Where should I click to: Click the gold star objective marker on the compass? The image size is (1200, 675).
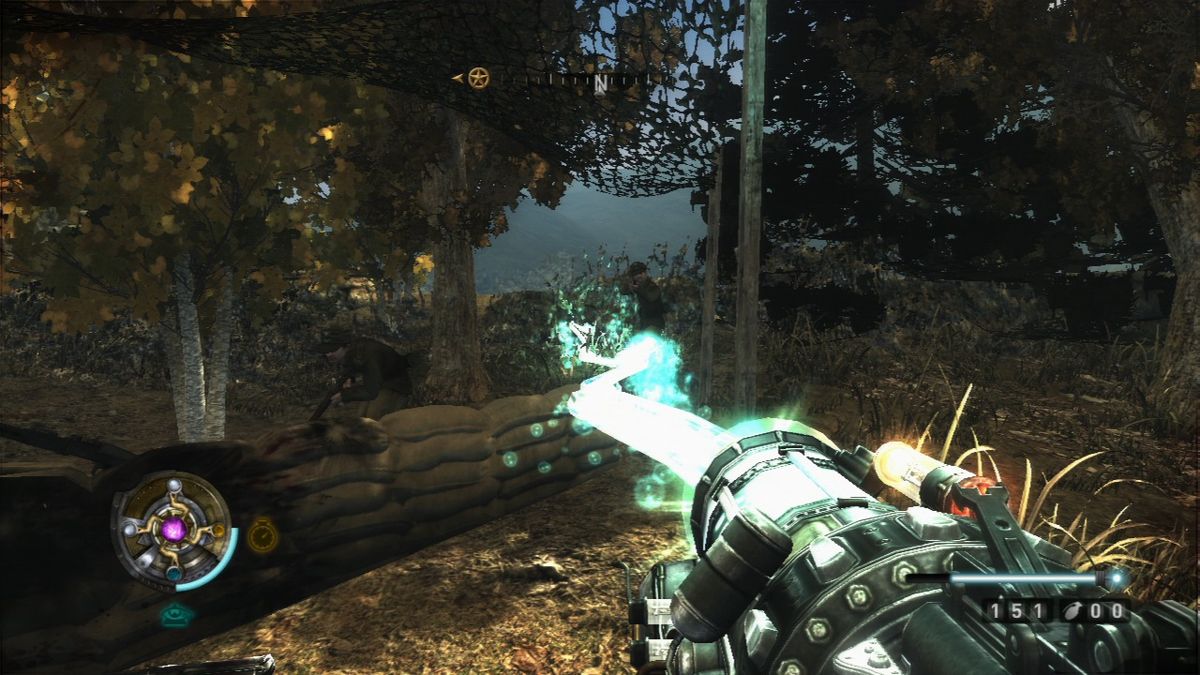479,78
